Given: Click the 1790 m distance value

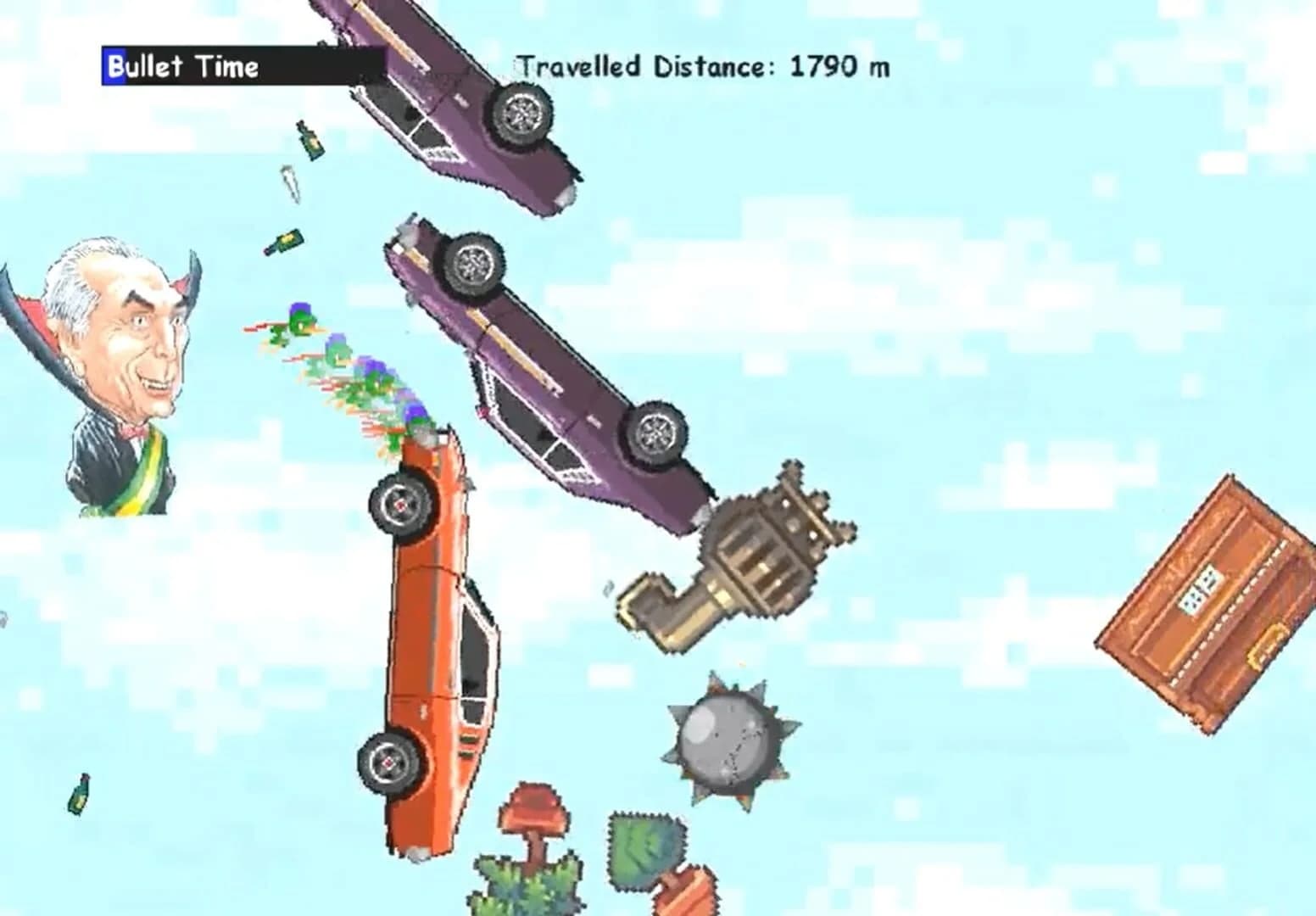Looking at the screenshot, I should [x=839, y=64].
